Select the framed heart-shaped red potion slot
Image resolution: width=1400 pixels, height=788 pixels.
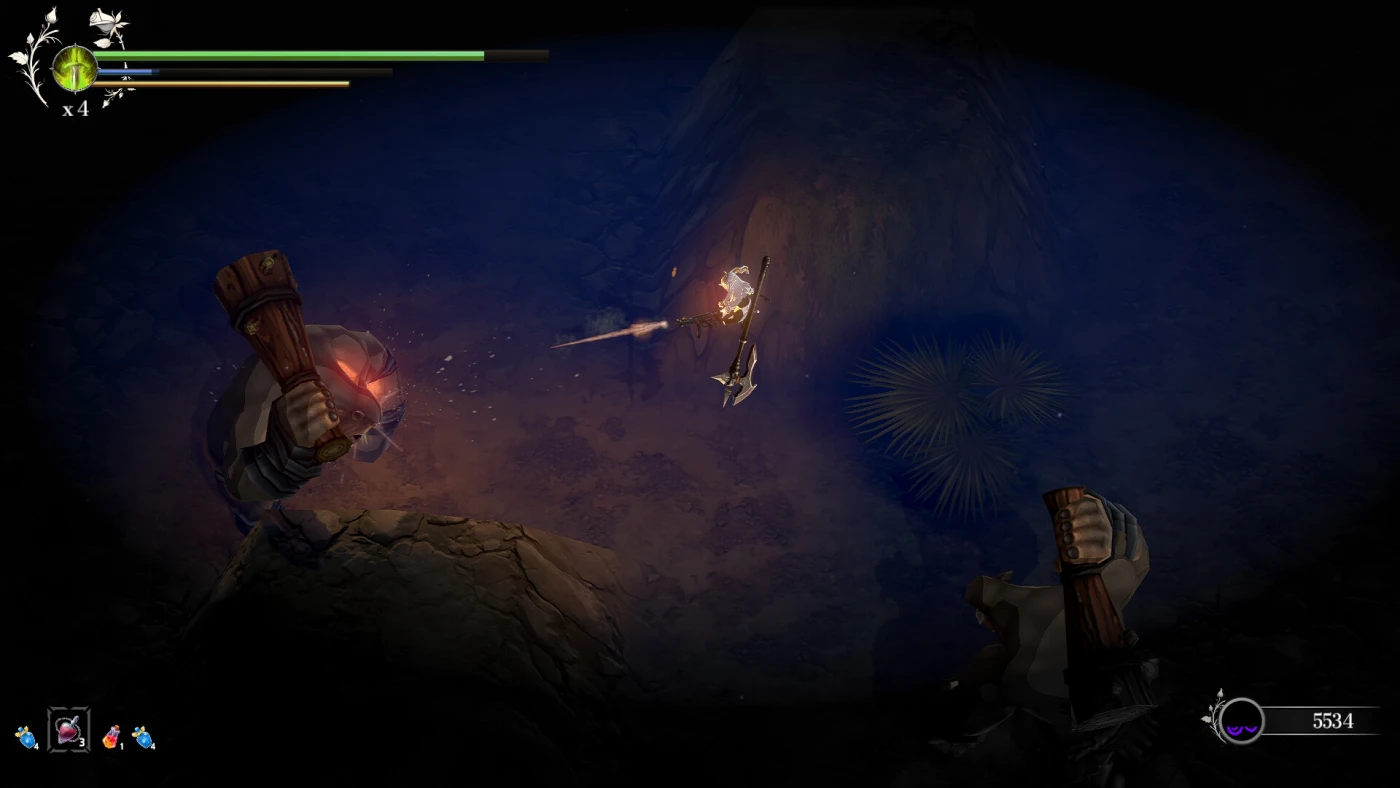pos(68,730)
